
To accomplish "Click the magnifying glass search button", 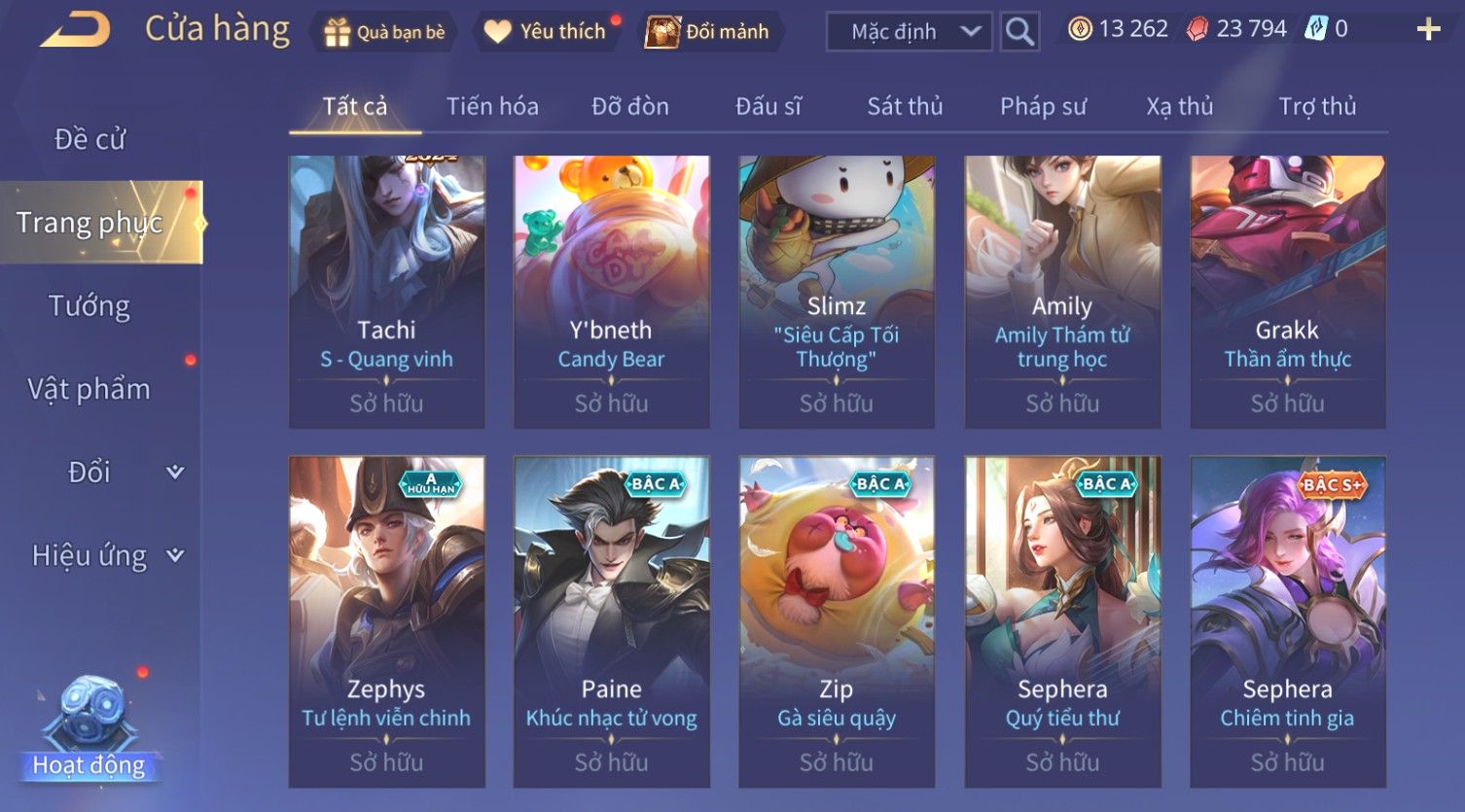I will (x=1019, y=32).
